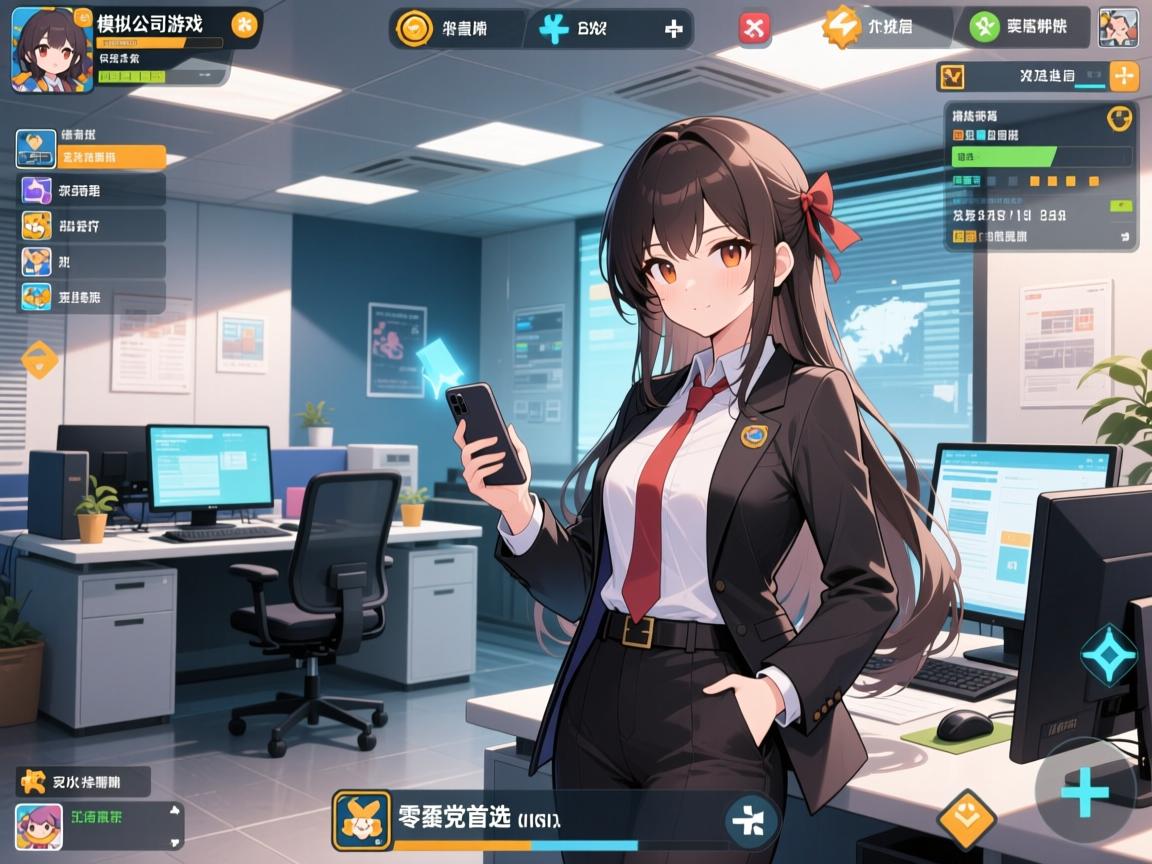Image resolution: width=1152 pixels, height=864 pixels.
Task: Select the gold coin currency icon
Action: pyautogui.click(x=412, y=29)
